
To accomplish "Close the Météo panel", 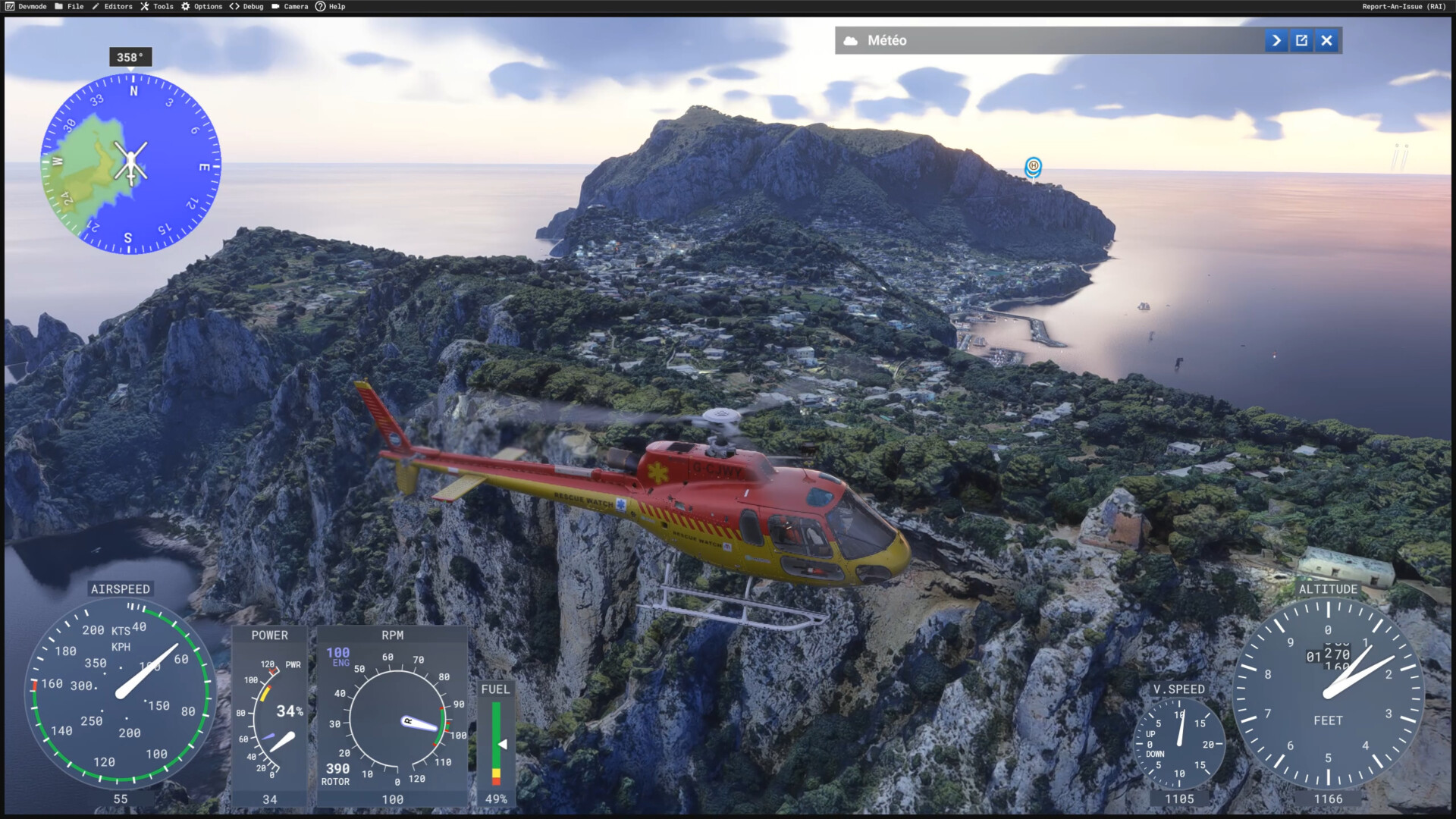I will pyautogui.click(x=1326, y=41).
